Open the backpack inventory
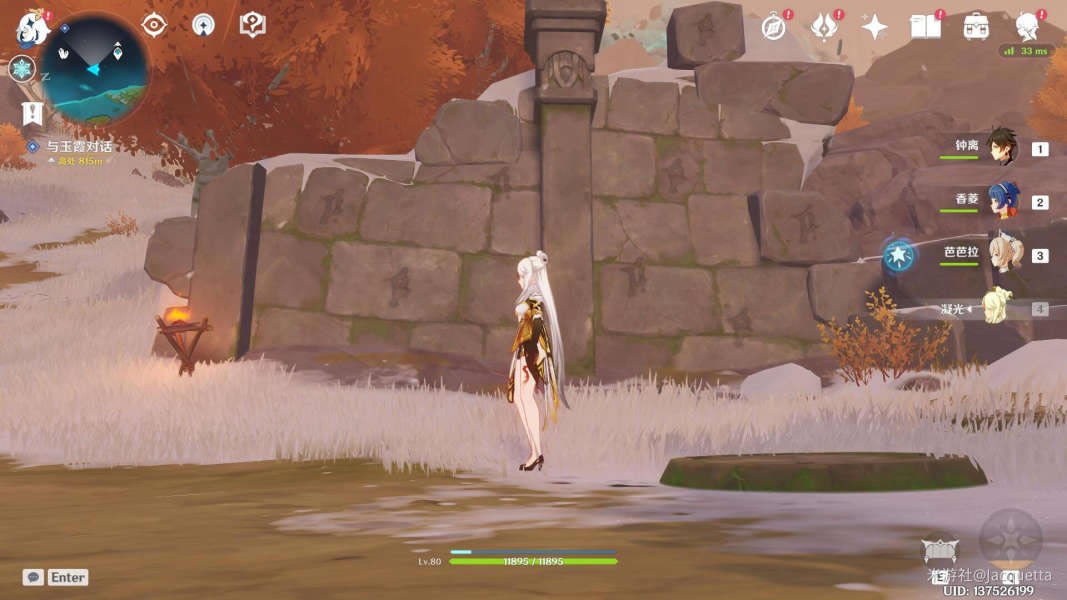Viewport: 1067px width, 600px height. tap(976, 27)
